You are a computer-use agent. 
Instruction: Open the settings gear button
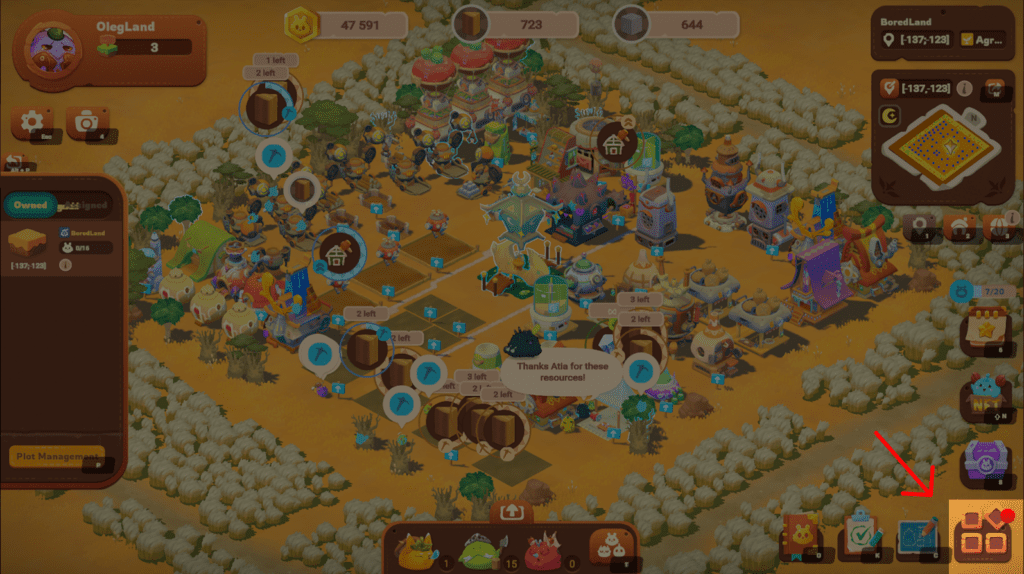click(x=32, y=122)
